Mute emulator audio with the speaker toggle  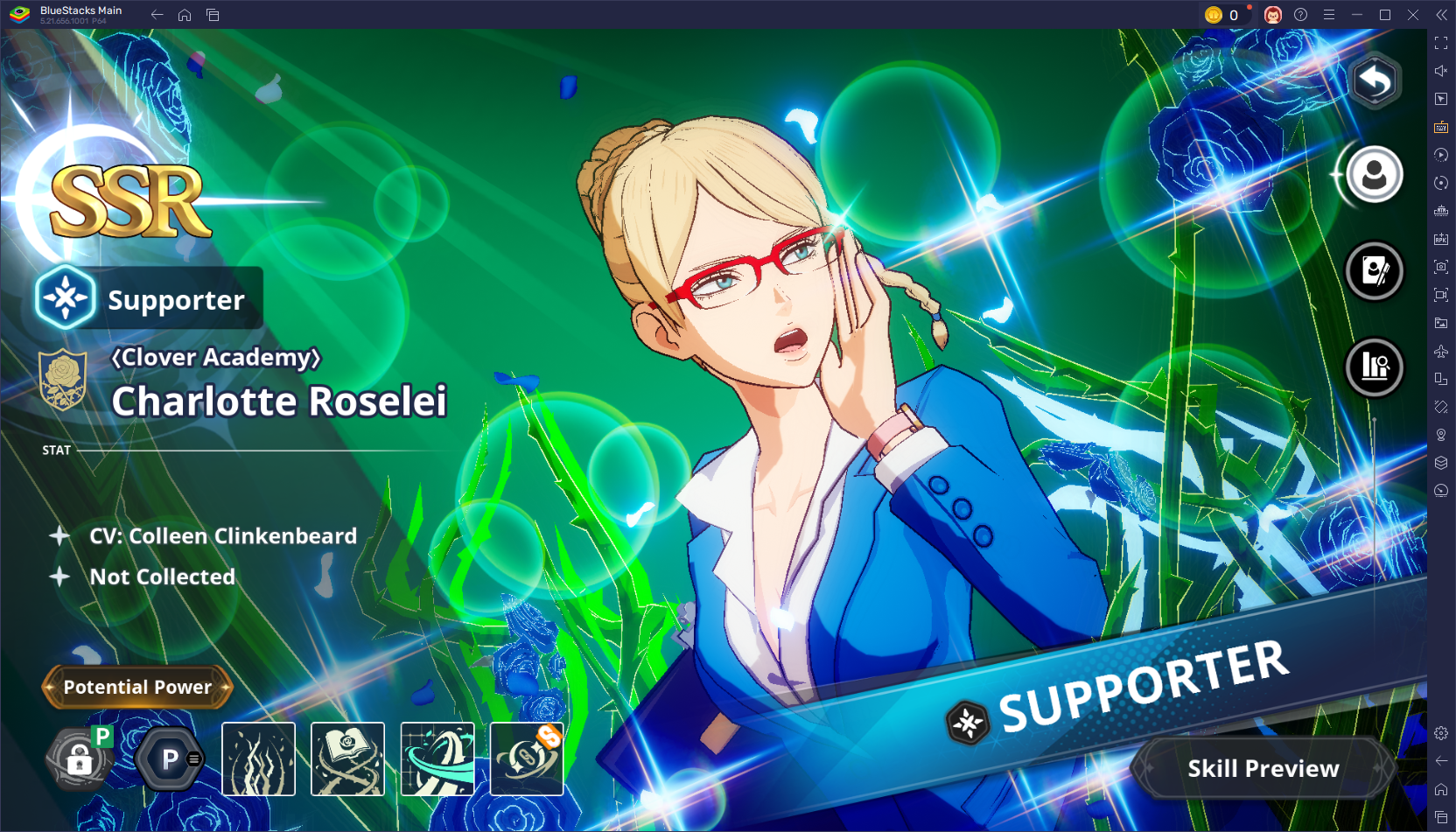point(1441,71)
